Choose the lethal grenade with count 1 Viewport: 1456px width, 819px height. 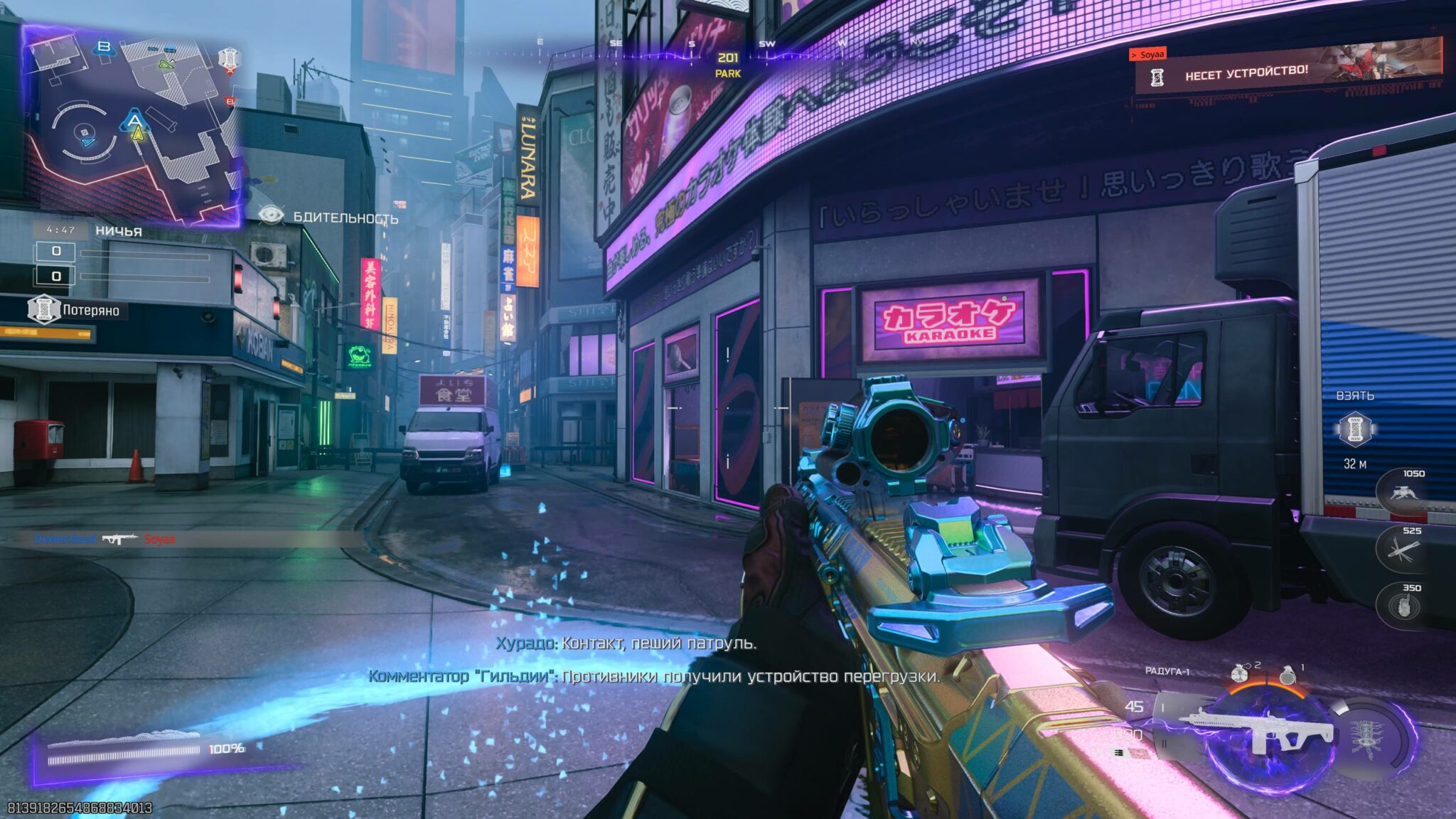pos(1288,675)
